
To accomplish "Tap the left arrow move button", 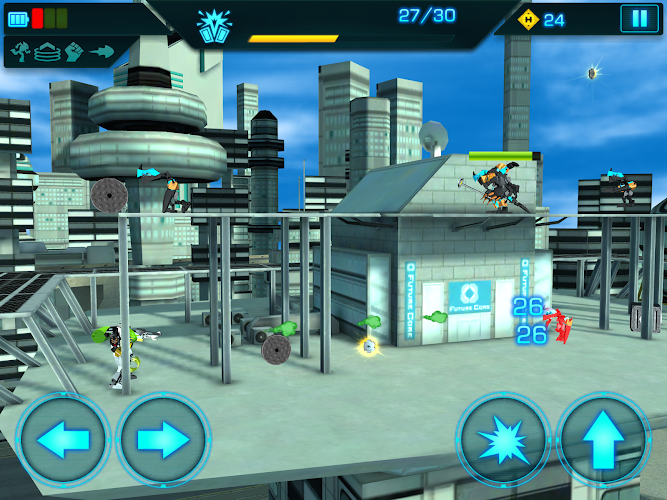I will (62, 440).
